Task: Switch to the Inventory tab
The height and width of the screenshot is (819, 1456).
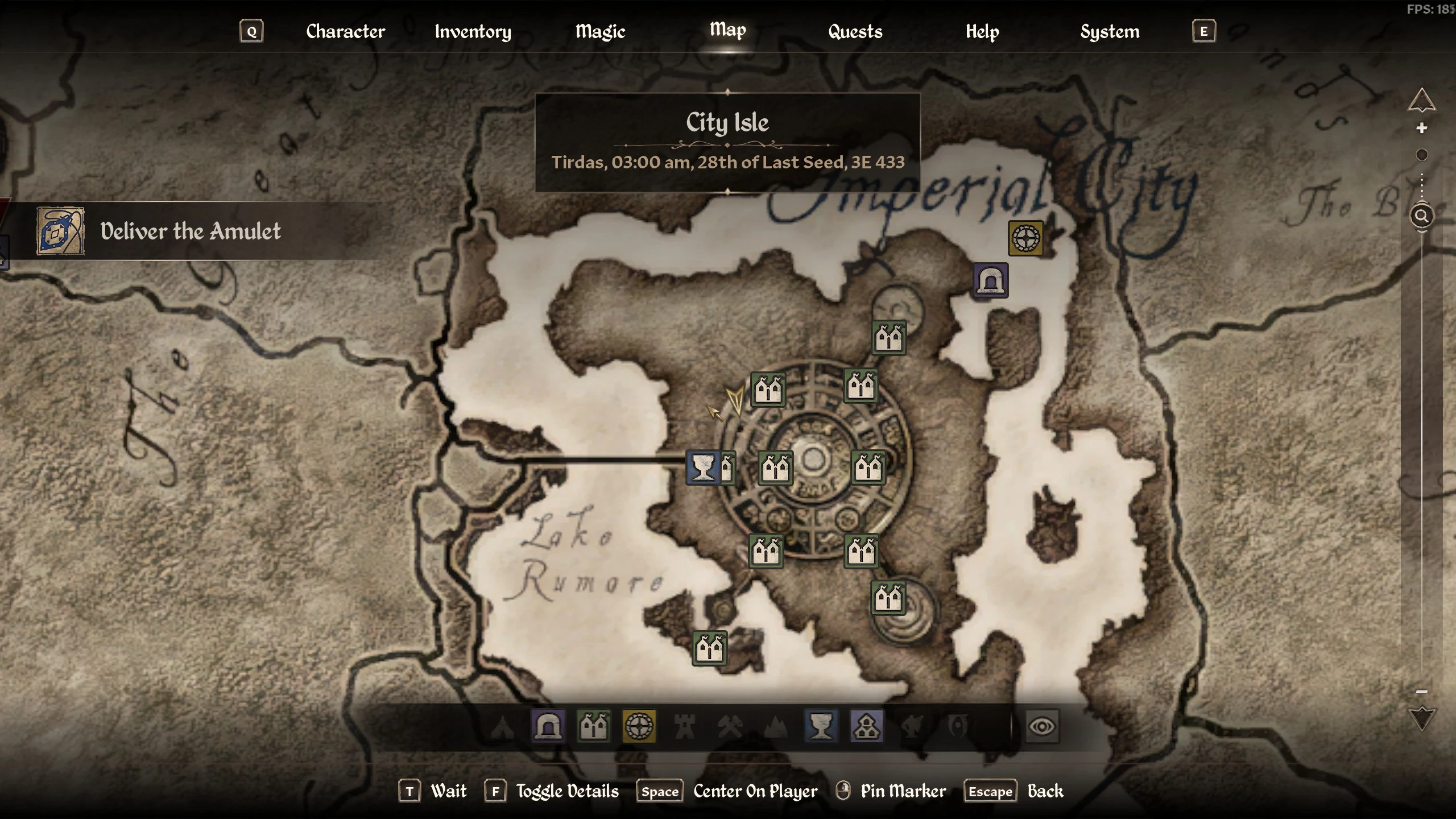Action: coord(473,31)
